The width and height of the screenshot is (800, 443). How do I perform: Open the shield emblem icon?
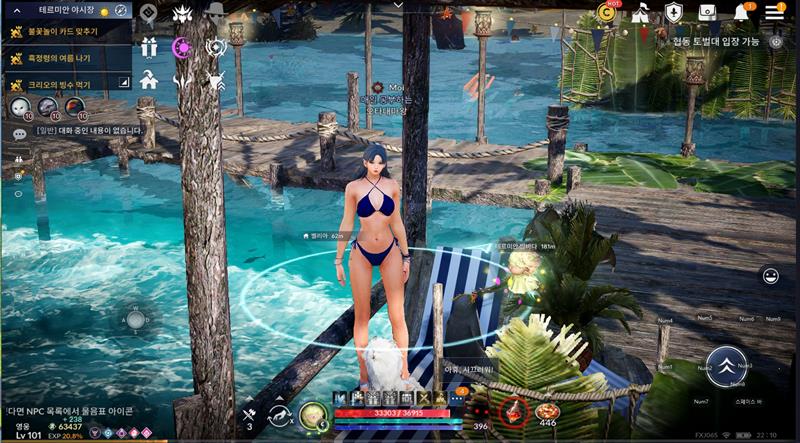click(x=674, y=12)
